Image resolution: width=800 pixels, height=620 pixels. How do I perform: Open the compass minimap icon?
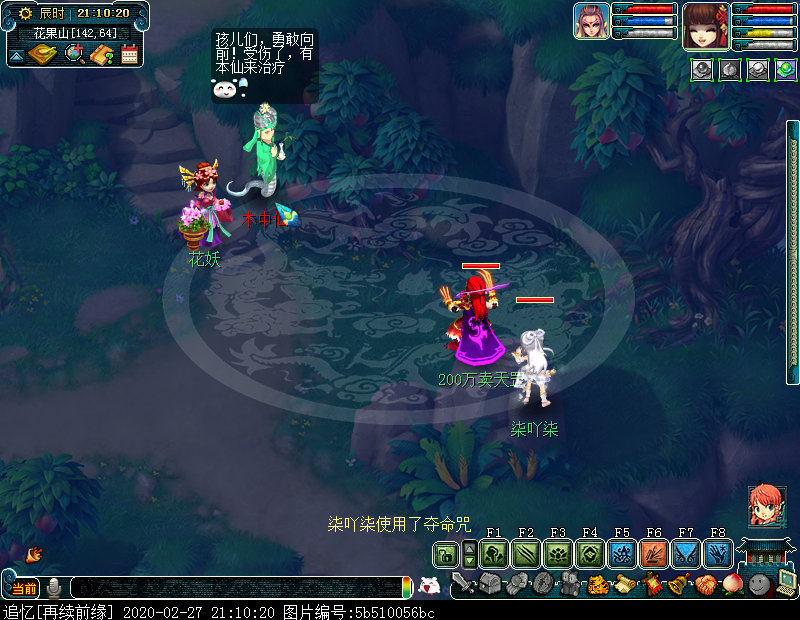[x=43, y=53]
